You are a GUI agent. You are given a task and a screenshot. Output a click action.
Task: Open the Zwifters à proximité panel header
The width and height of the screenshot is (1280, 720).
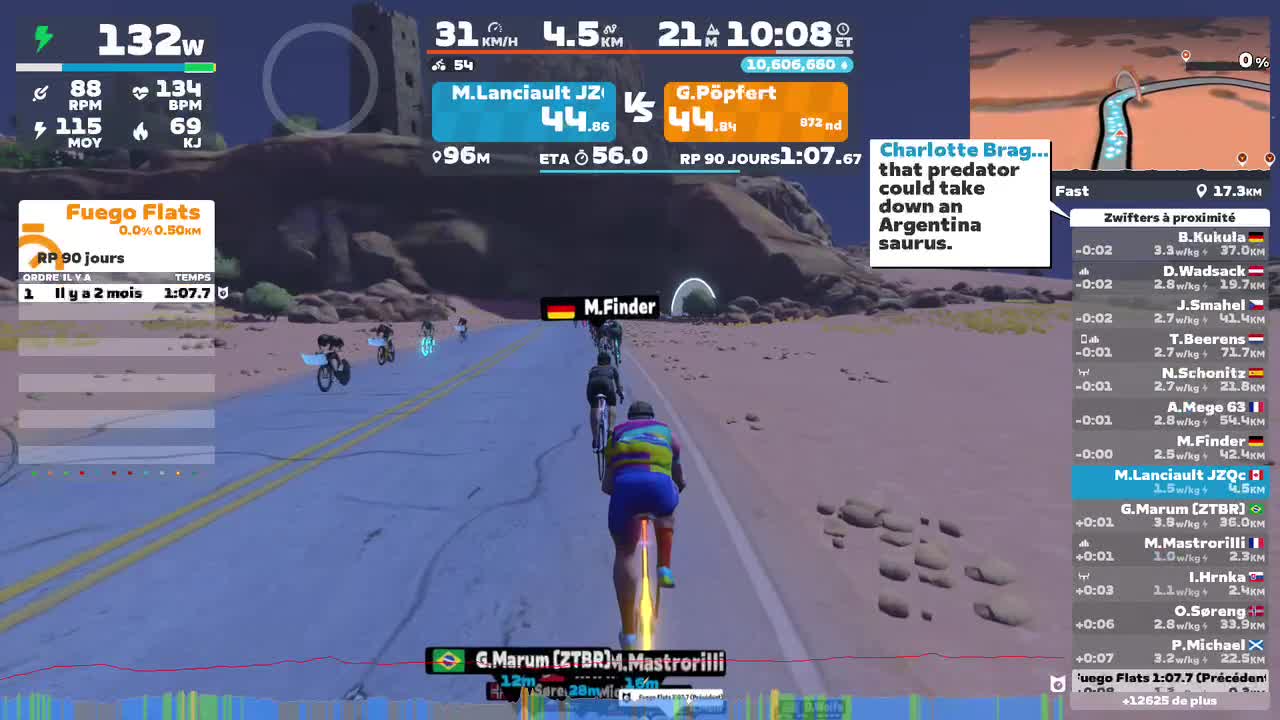pos(1170,217)
